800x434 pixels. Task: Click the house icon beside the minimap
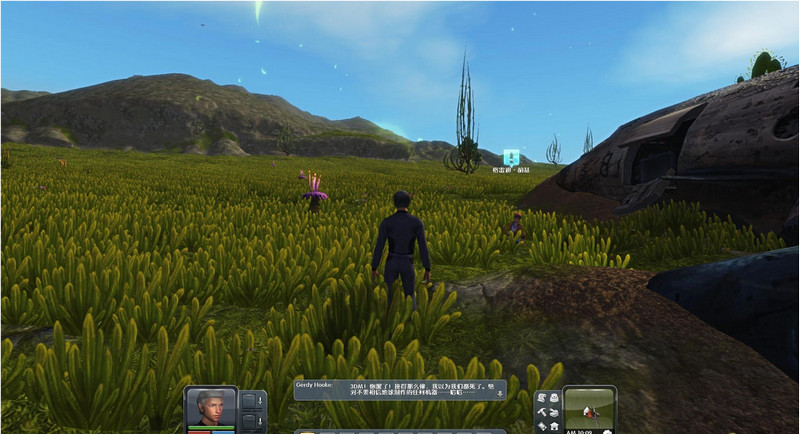[x=554, y=426]
